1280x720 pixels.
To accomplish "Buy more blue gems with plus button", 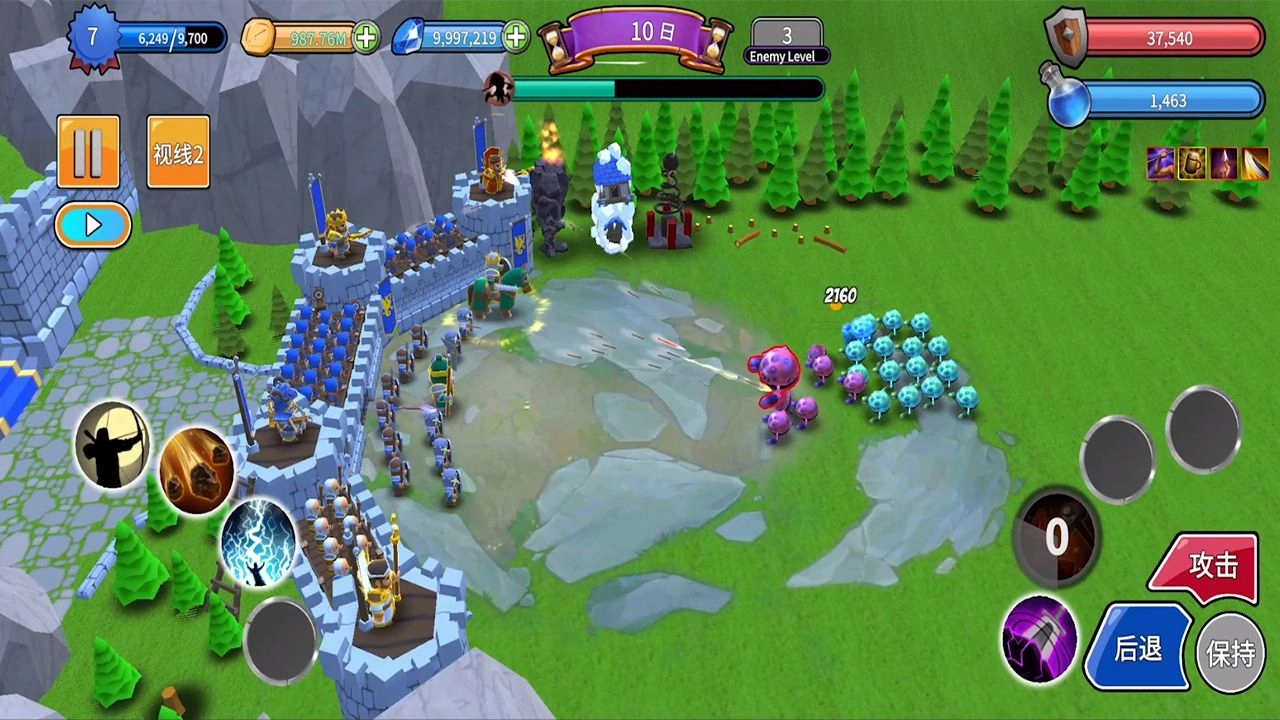I will (516, 38).
